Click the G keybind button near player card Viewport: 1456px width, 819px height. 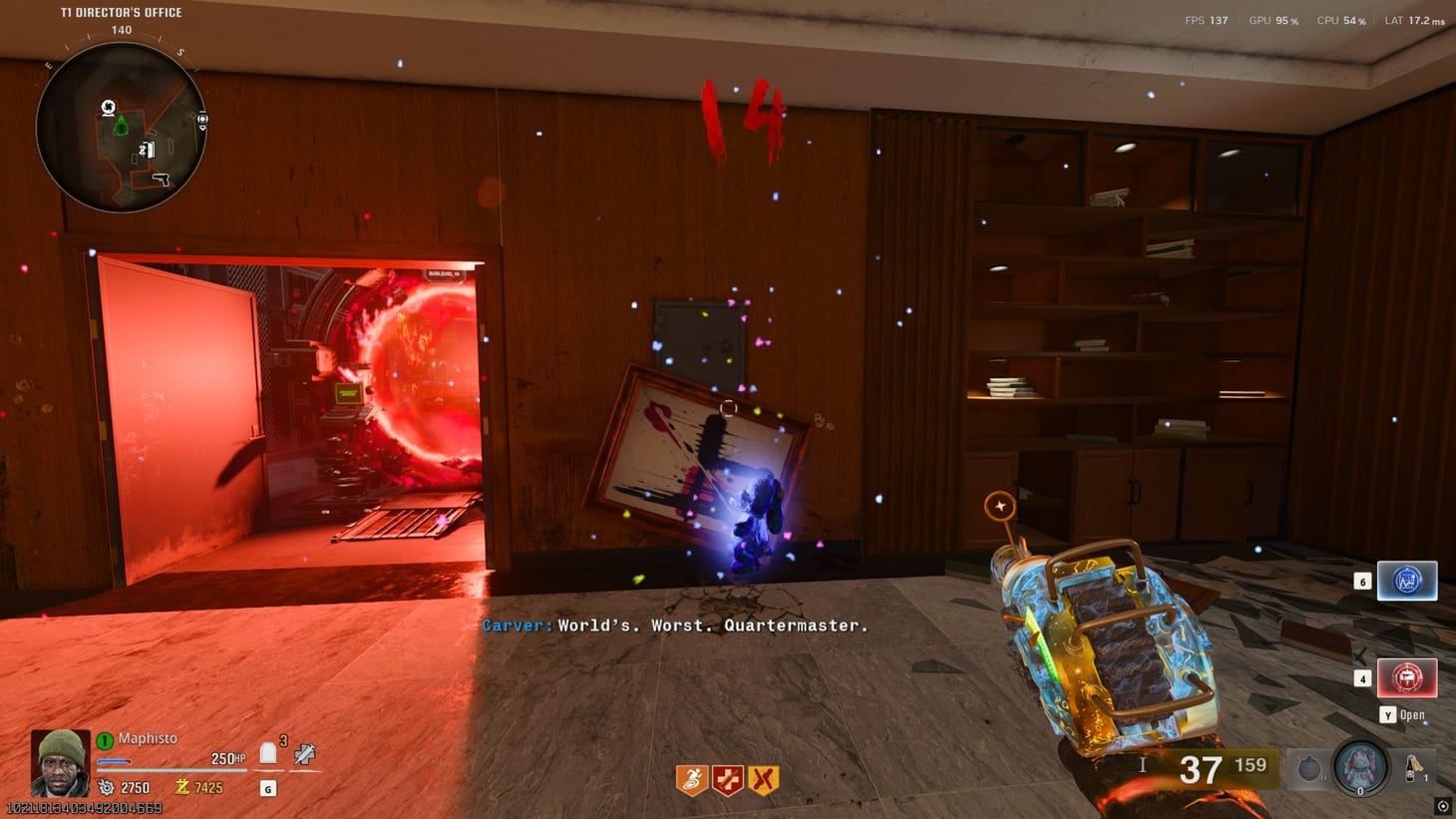[266, 788]
